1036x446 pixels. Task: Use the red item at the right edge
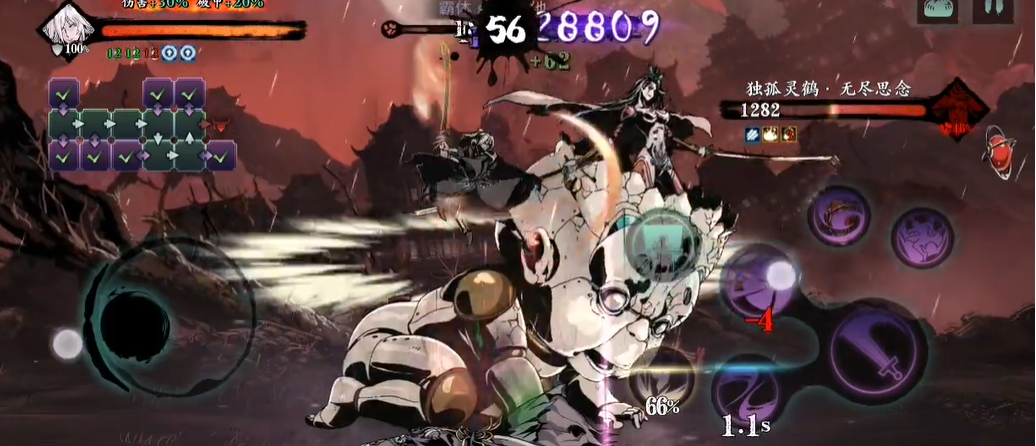coord(997,147)
